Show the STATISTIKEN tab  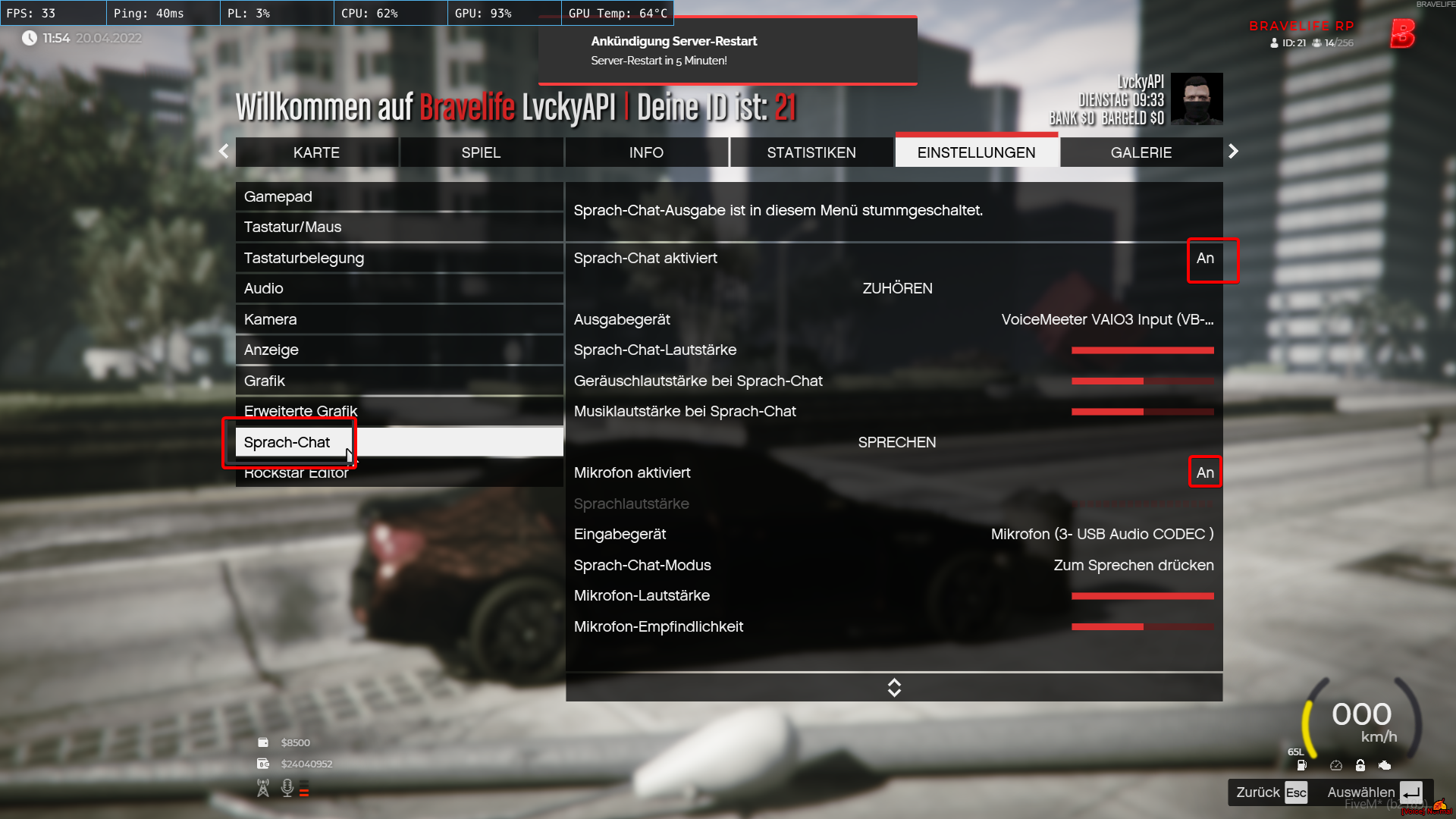coord(811,152)
